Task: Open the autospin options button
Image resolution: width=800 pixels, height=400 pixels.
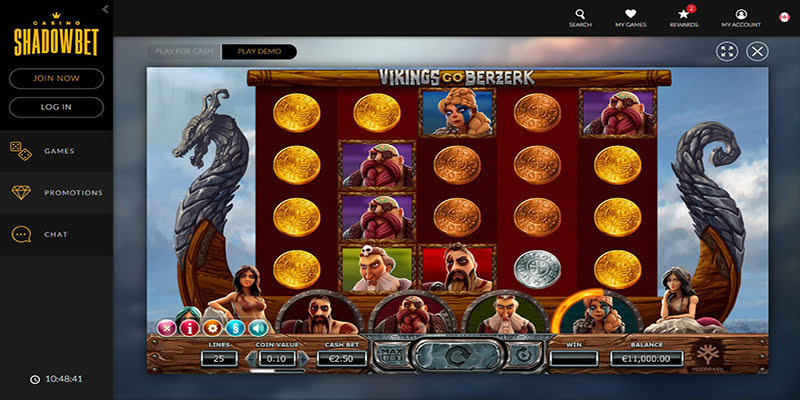Action: (x=521, y=355)
